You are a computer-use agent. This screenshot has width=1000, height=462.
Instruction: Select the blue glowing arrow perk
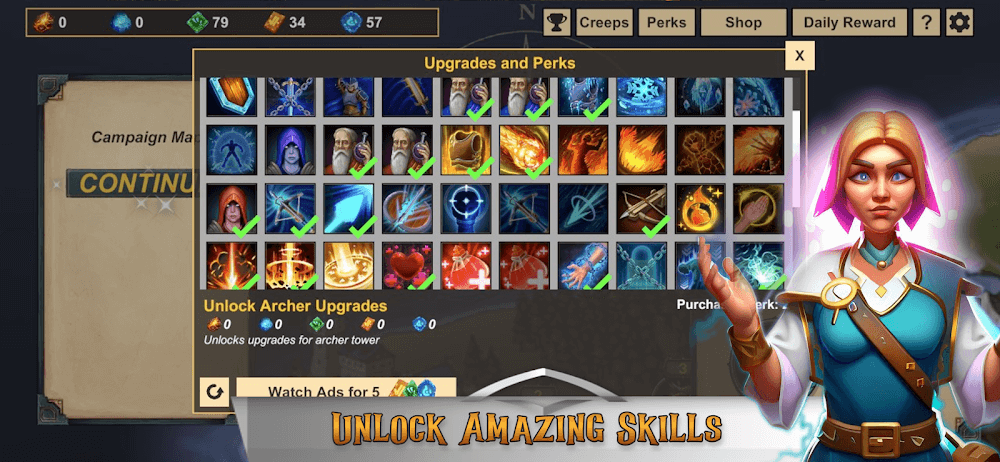[348, 208]
